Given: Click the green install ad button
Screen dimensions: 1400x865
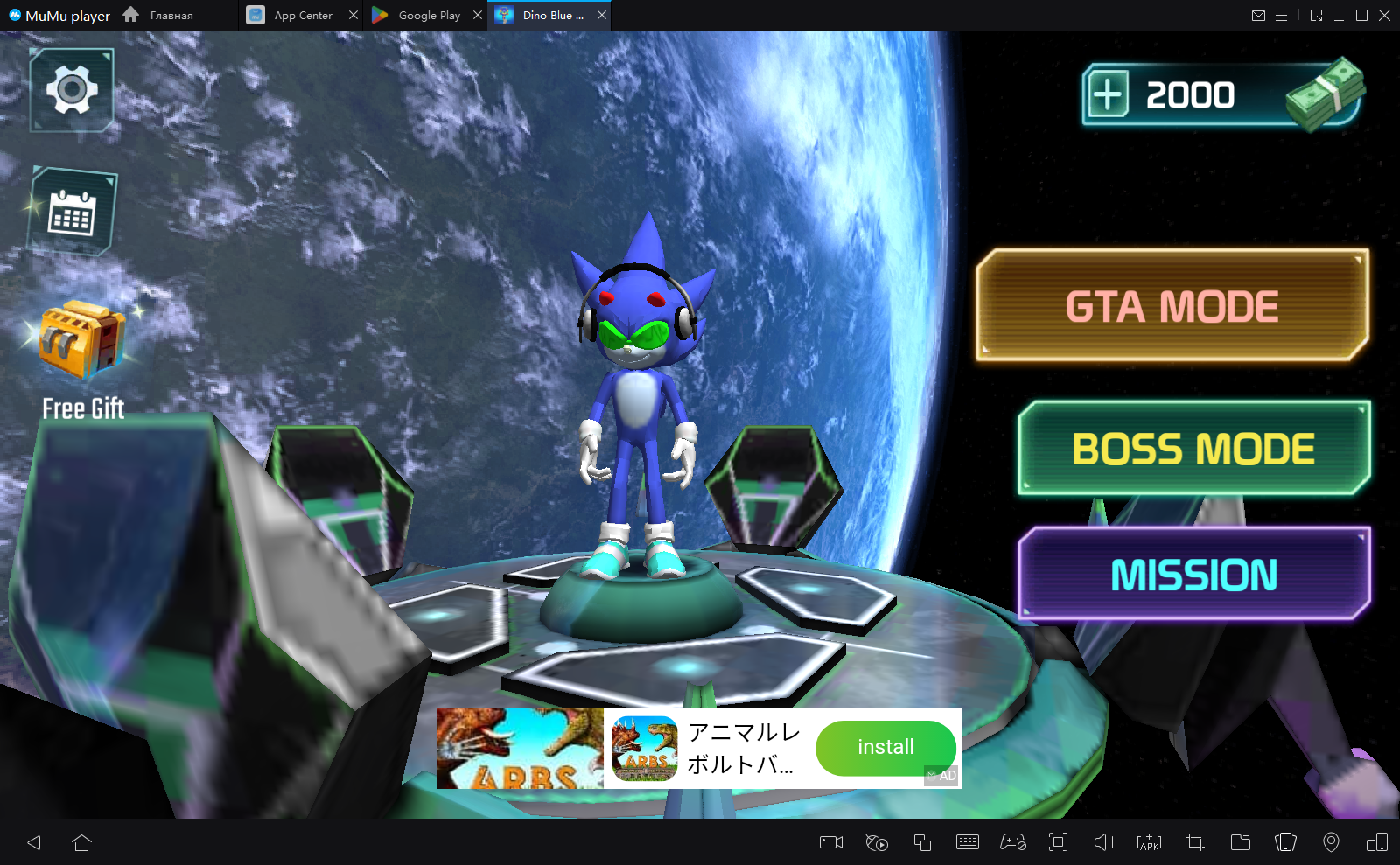Looking at the screenshot, I should coord(885,747).
